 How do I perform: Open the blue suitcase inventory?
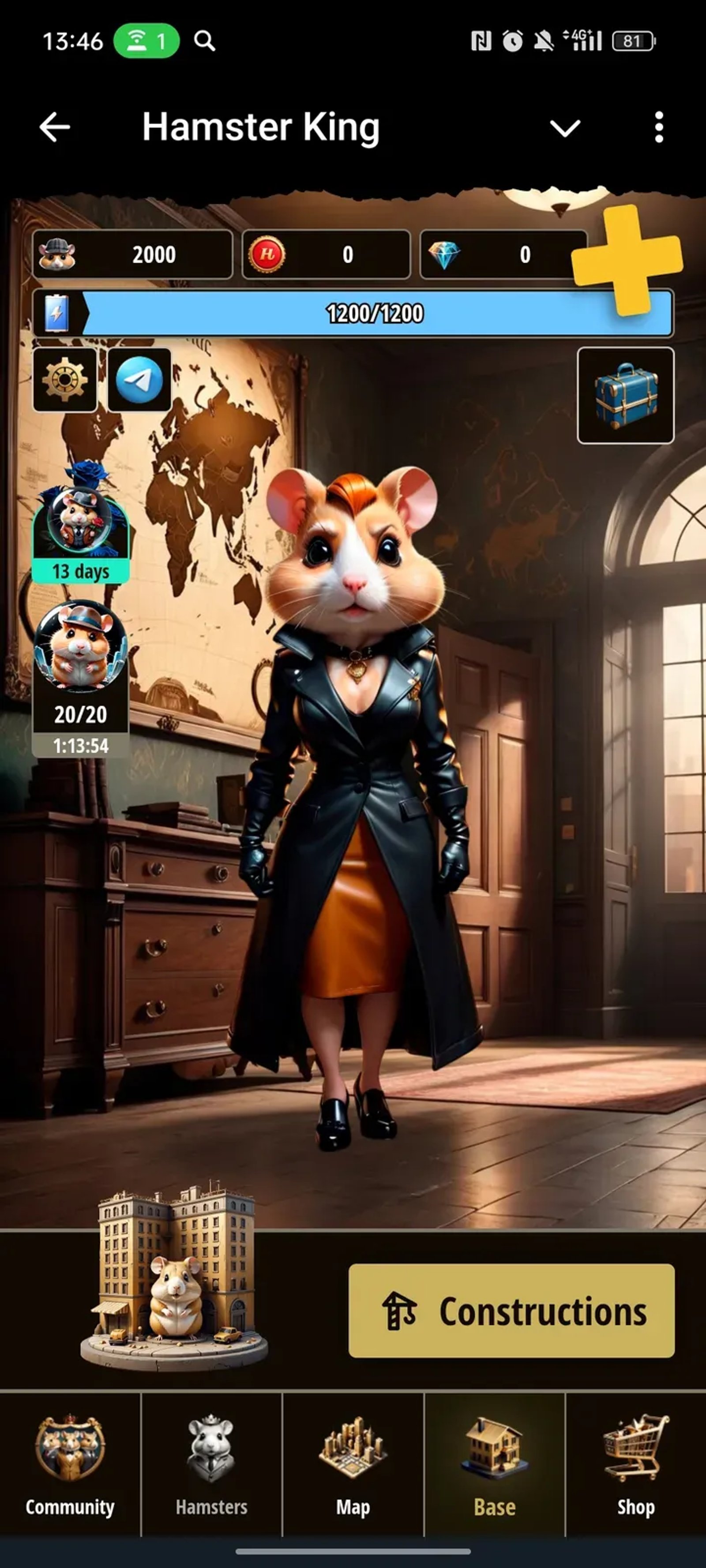(625, 394)
